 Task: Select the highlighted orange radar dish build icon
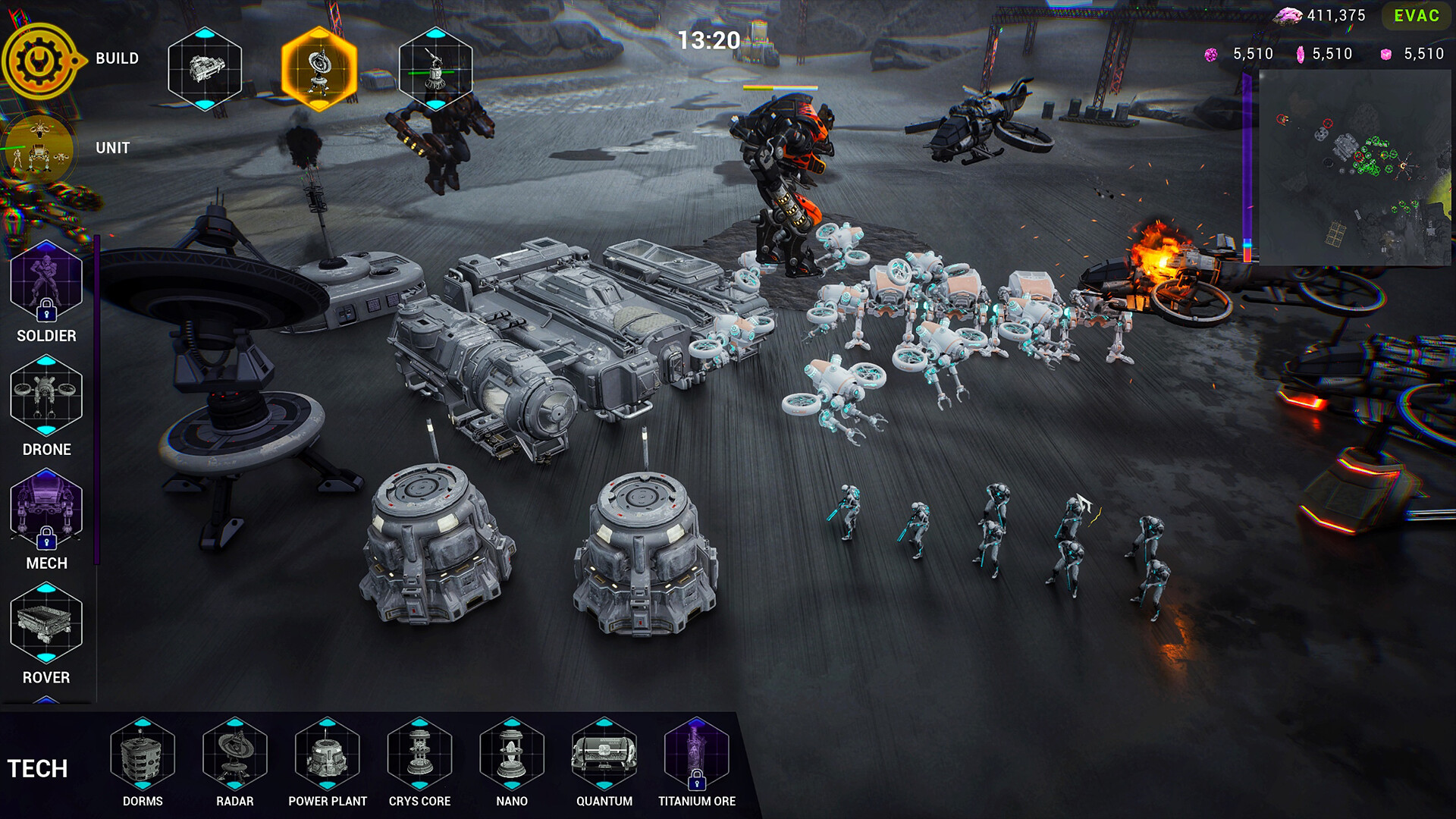point(319,69)
